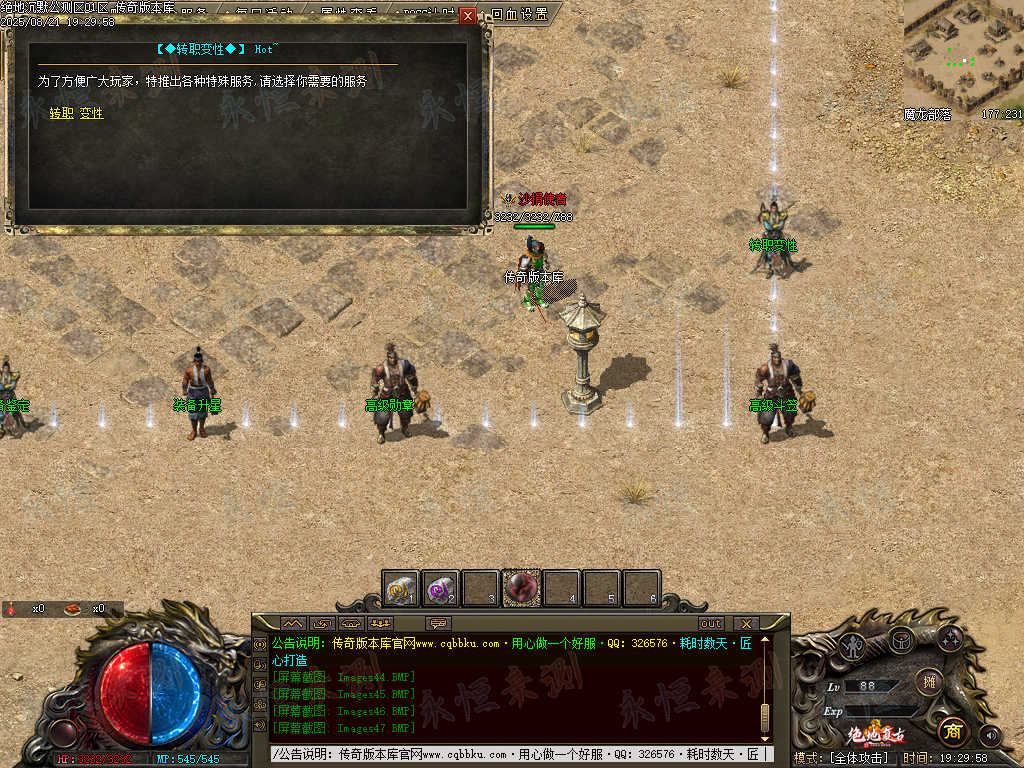This screenshot has width=1024, height=768.
Task: Use the item in hotbar slot 1
Action: click(401, 589)
